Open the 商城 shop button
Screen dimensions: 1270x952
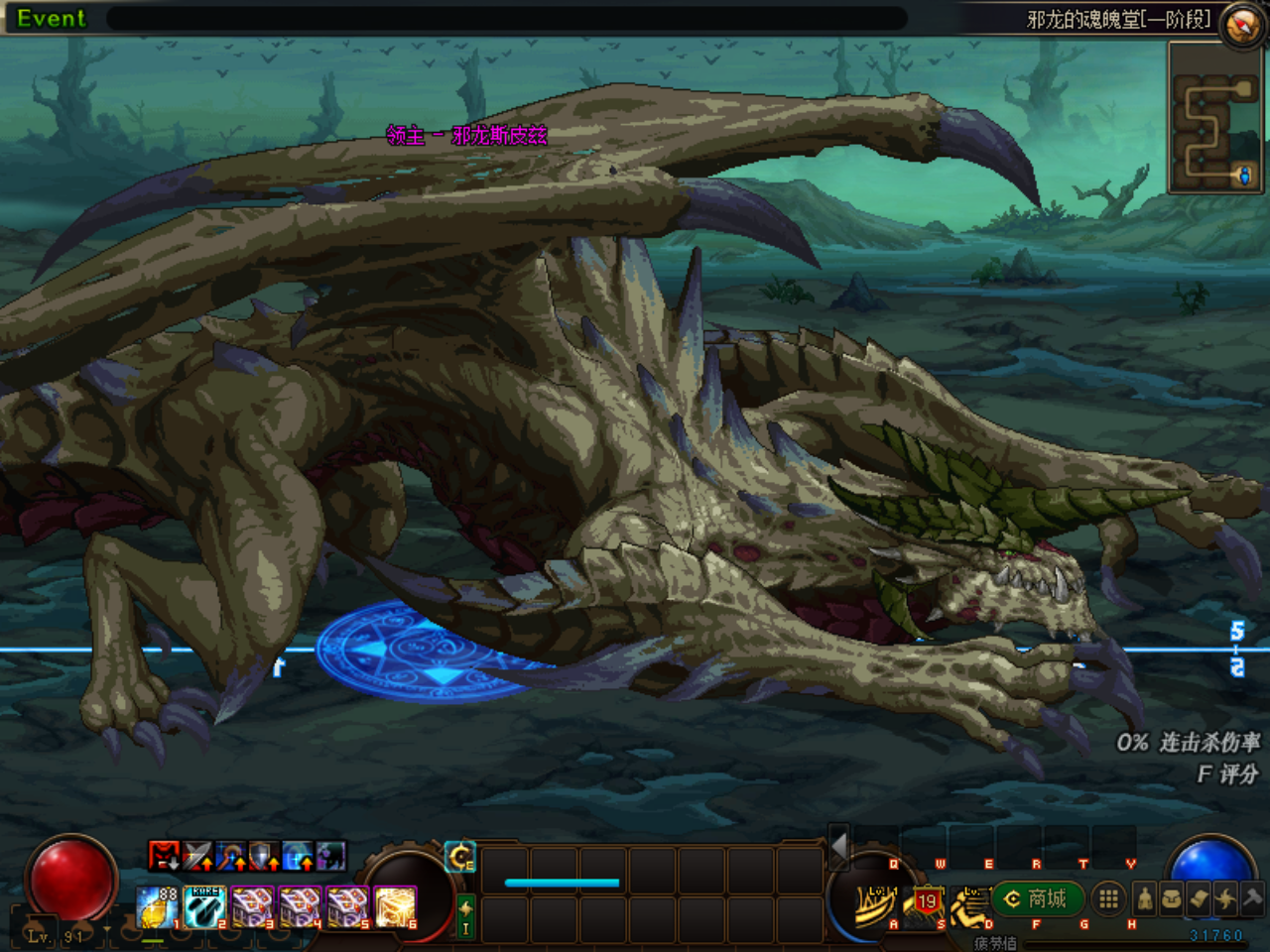click(x=1037, y=899)
